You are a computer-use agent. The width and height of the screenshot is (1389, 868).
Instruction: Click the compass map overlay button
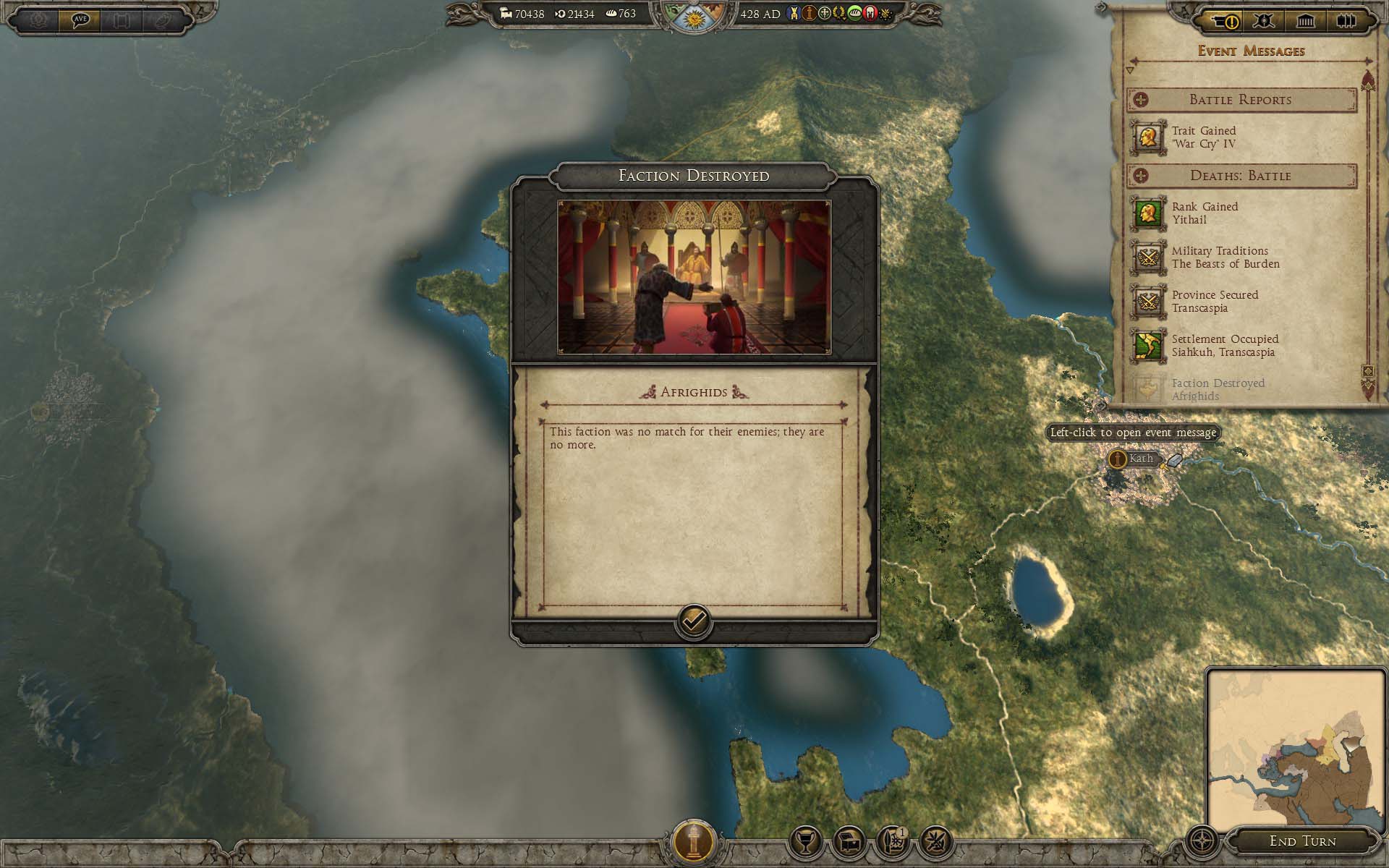click(1202, 842)
